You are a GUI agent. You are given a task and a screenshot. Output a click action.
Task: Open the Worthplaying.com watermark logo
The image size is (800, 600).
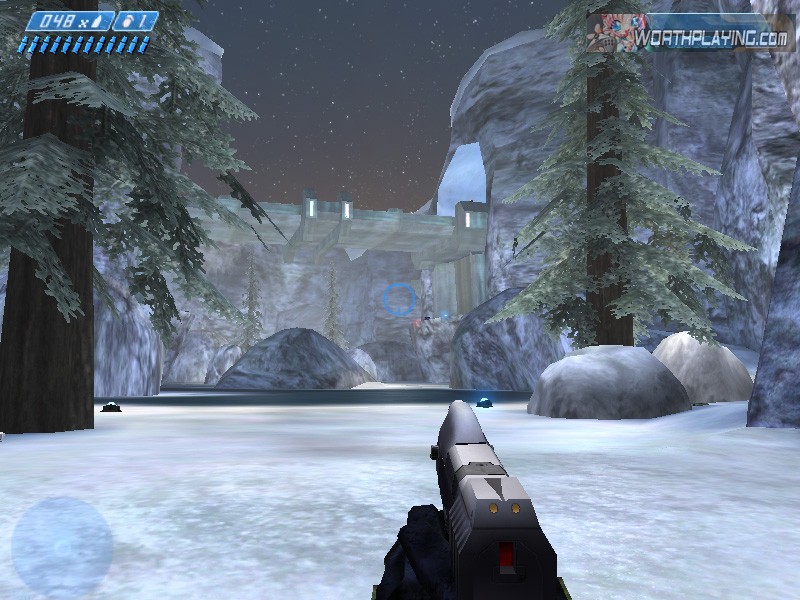tap(690, 34)
